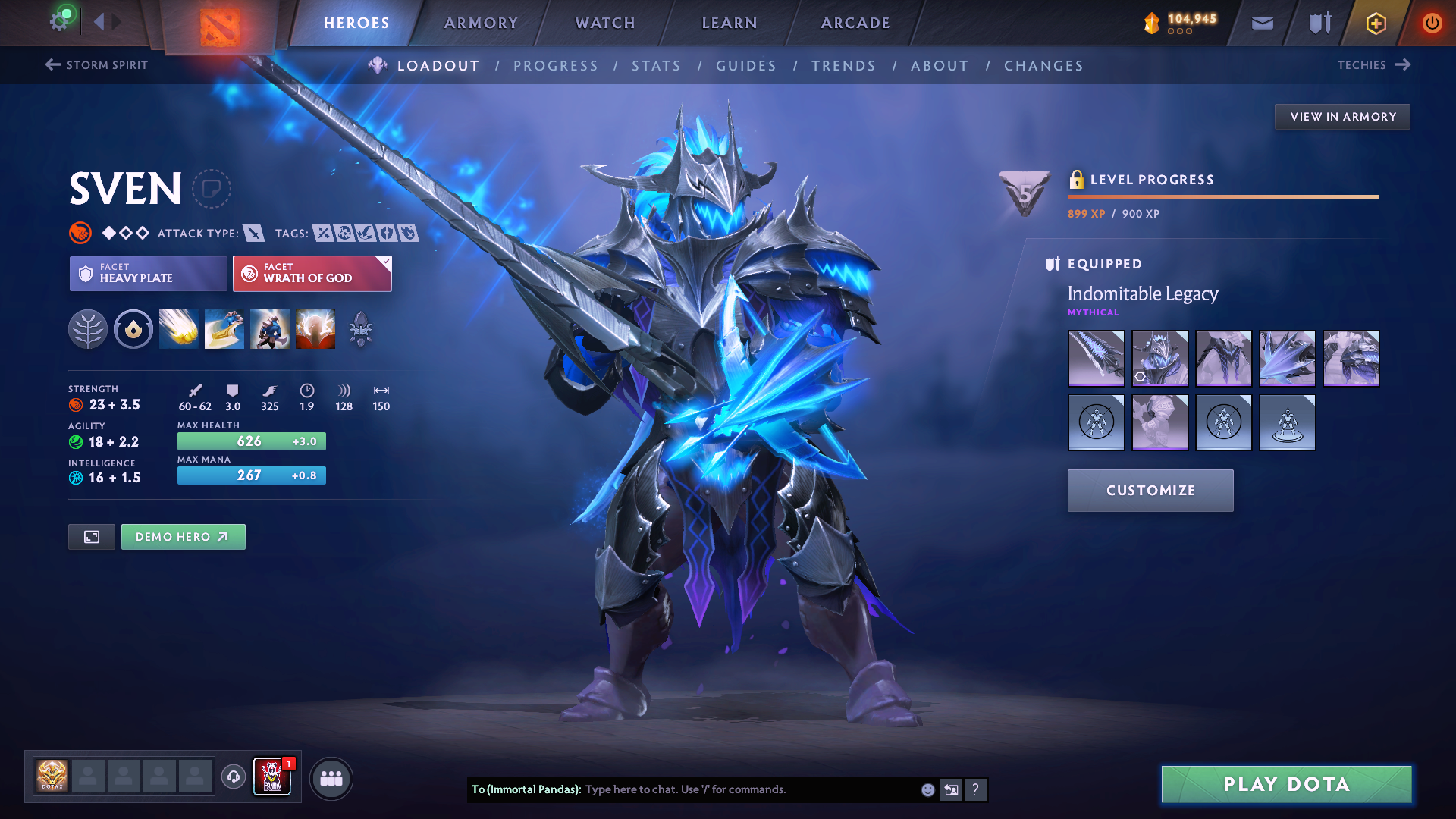Viewport: 1456px width, 819px height.
Task: Open the Armory tab
Action: click(481, 23)
